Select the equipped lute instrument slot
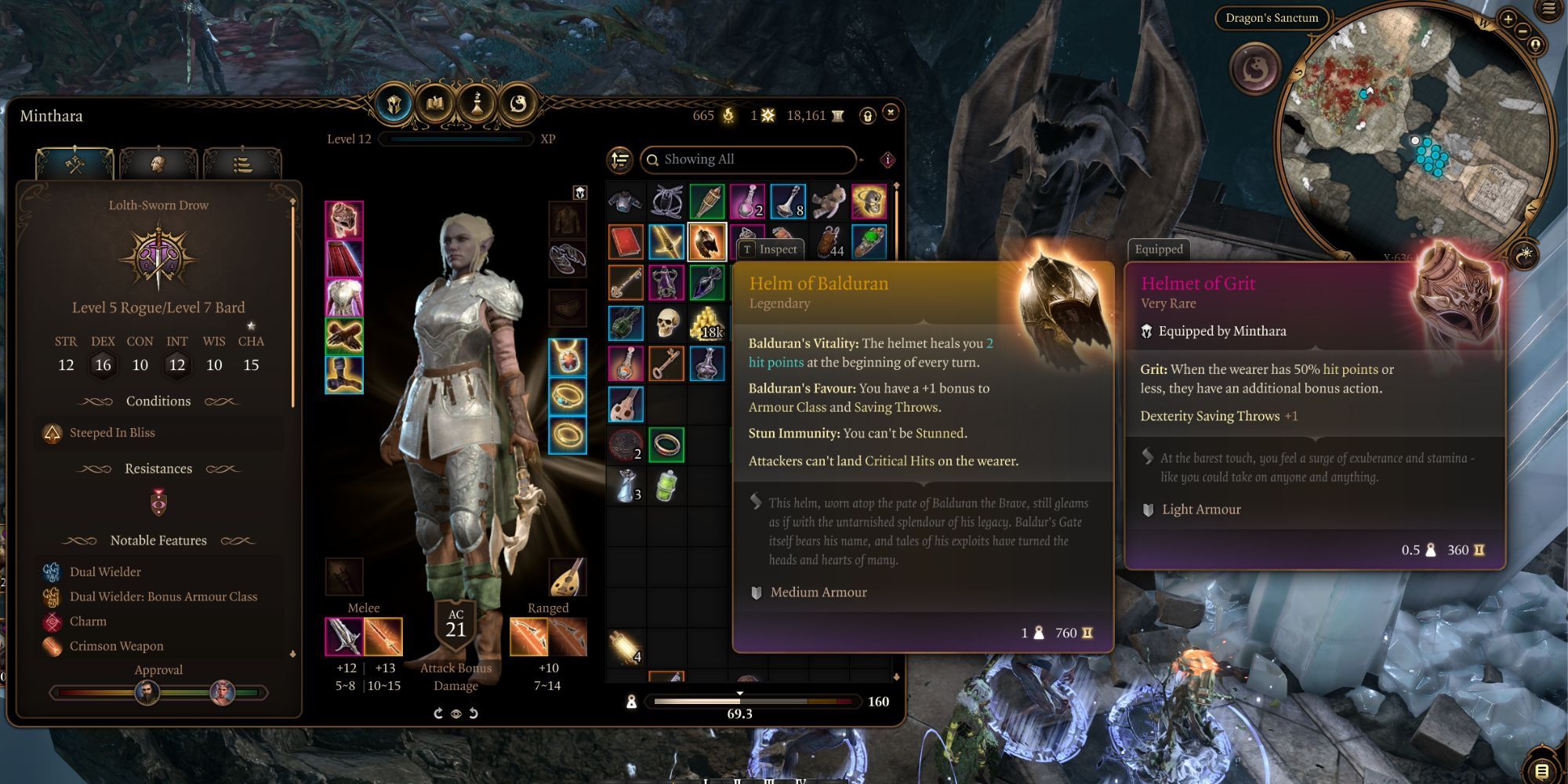 click(x=567, y=577)
